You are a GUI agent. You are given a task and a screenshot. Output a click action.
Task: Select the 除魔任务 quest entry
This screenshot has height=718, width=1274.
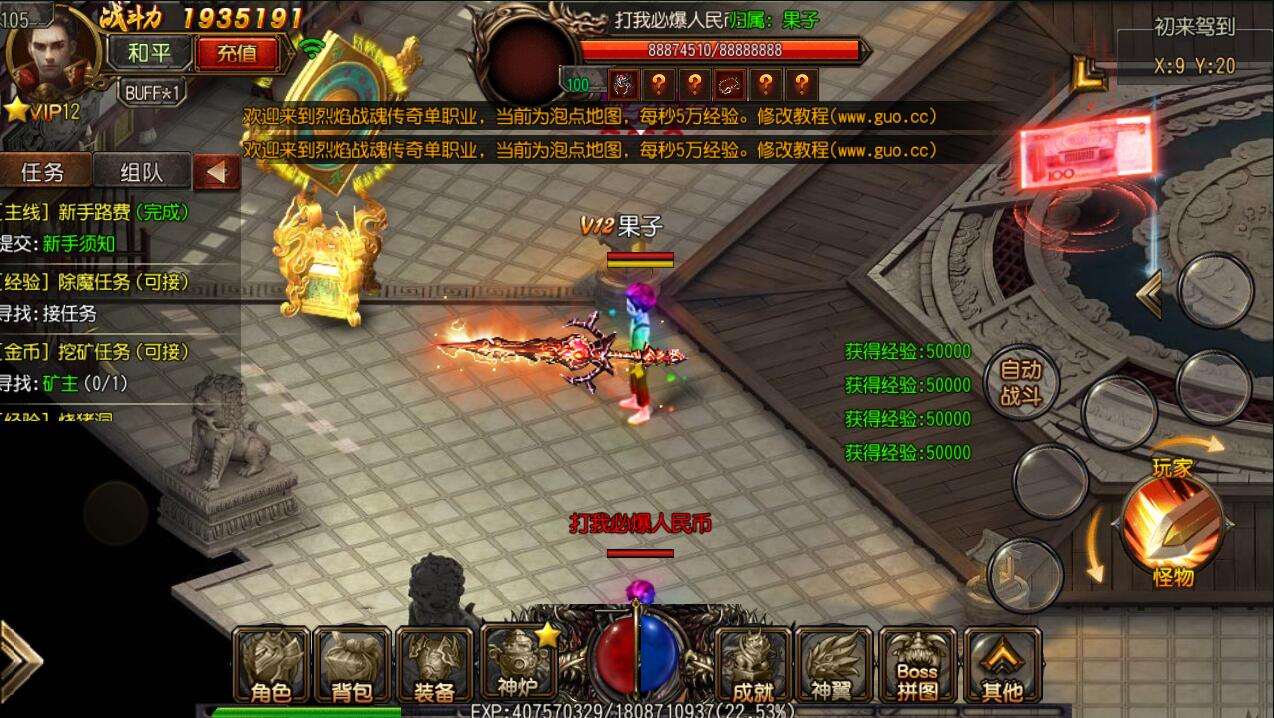(x=96, y=282)
